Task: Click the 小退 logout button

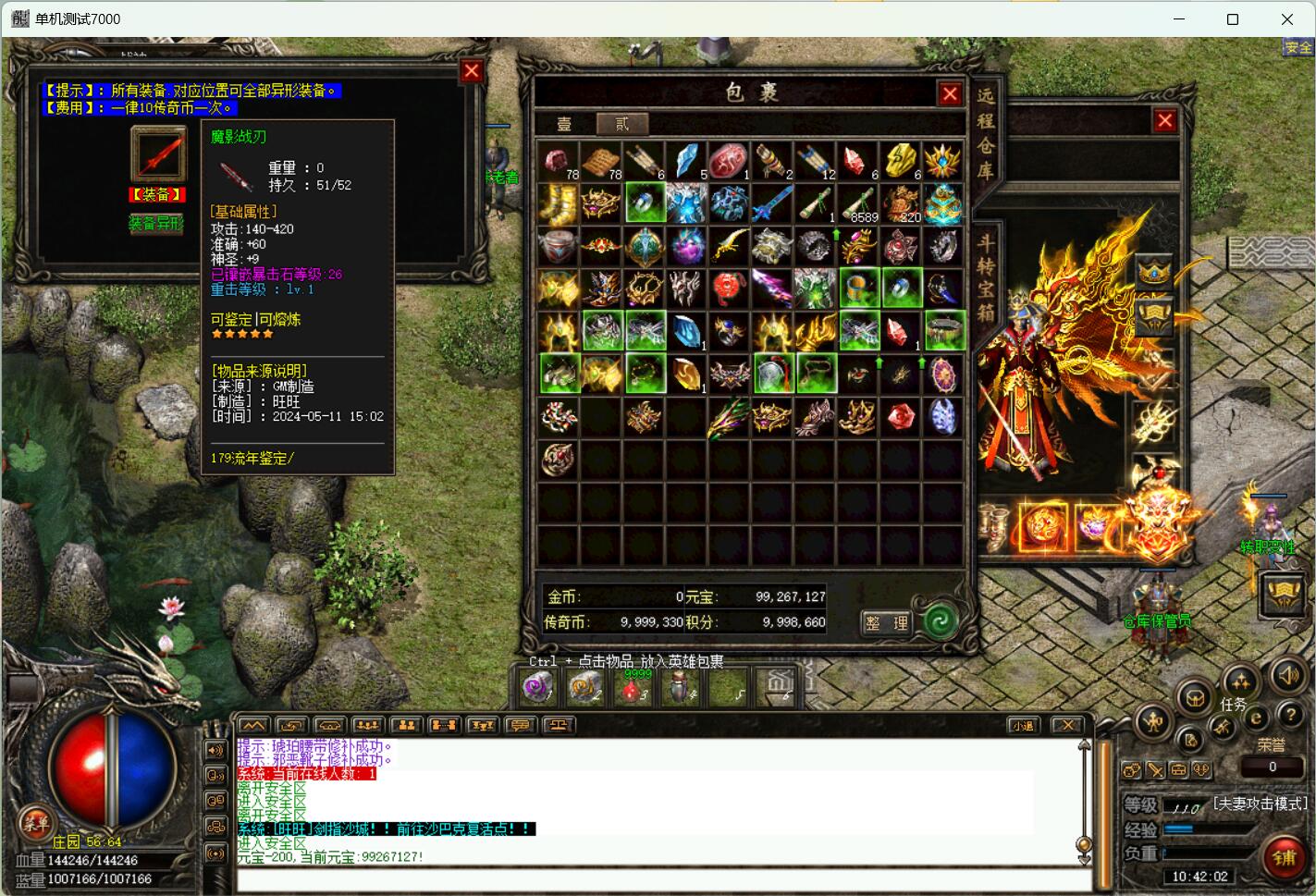Action: (x=1023, y=726)
